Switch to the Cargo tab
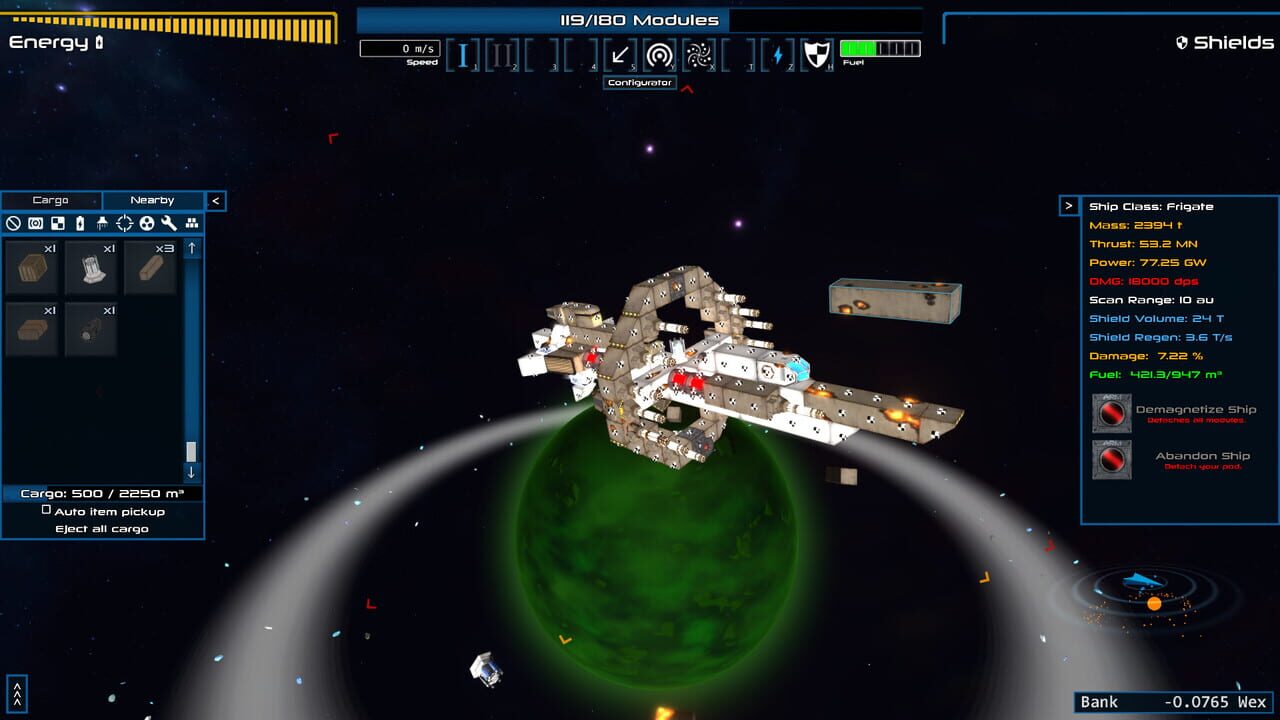The image size is (1280, 720). (52, 200)
